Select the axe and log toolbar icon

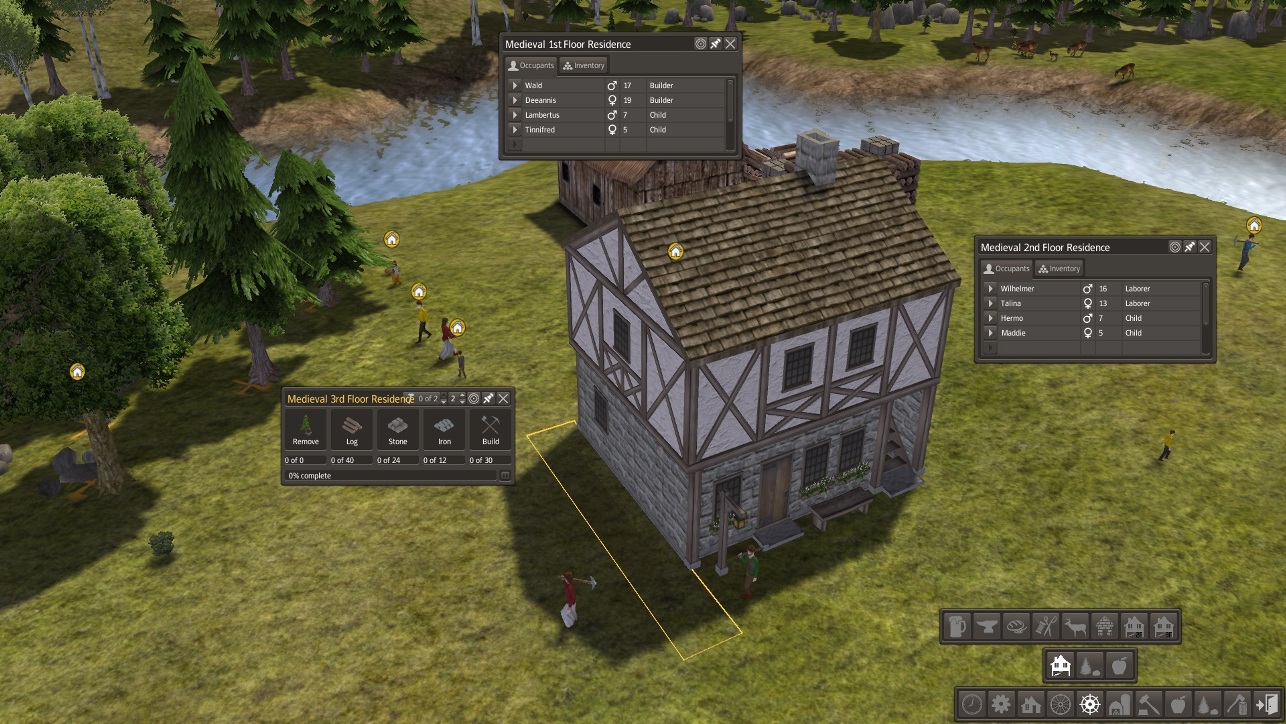1237,704
